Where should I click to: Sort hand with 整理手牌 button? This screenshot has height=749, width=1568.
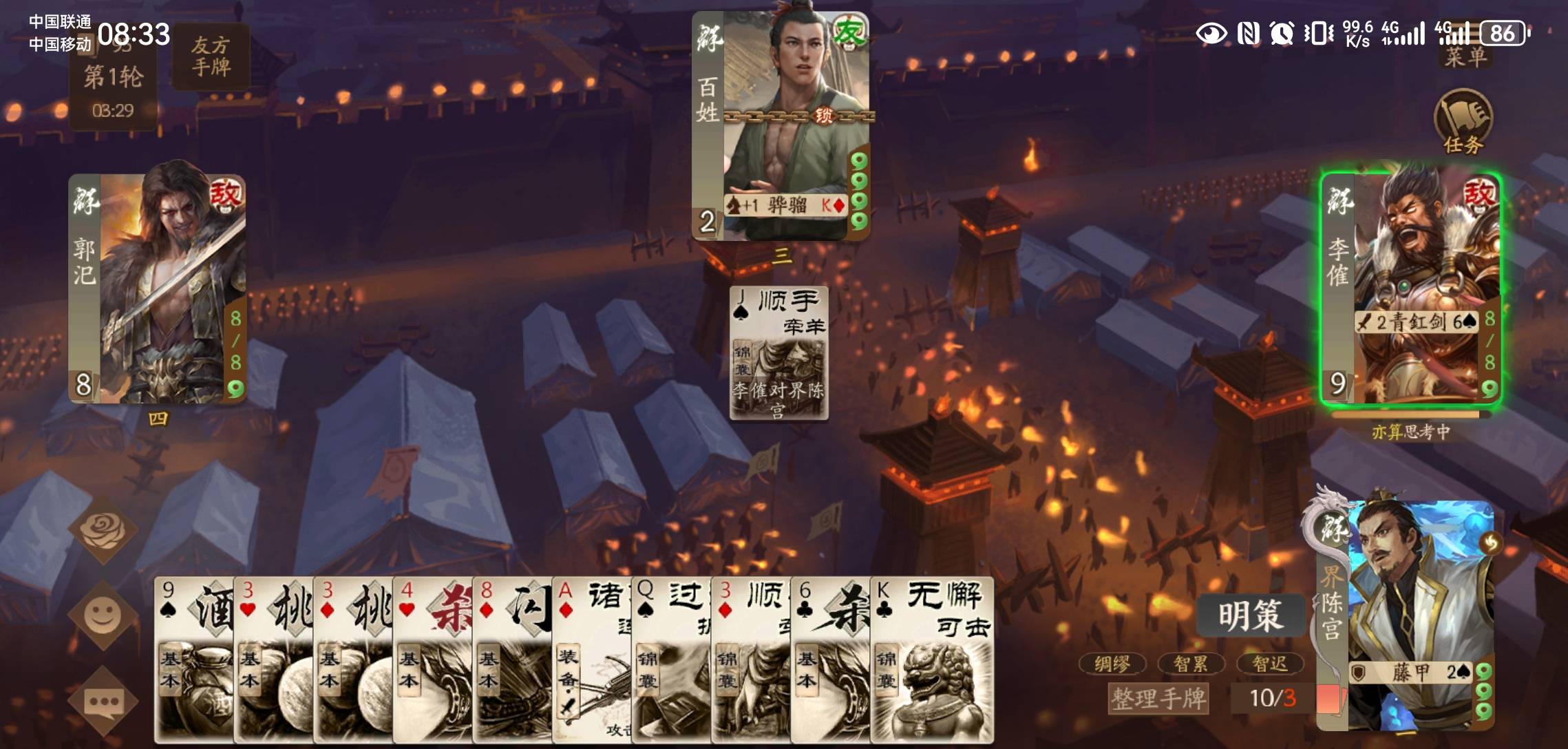point(1158,698)
